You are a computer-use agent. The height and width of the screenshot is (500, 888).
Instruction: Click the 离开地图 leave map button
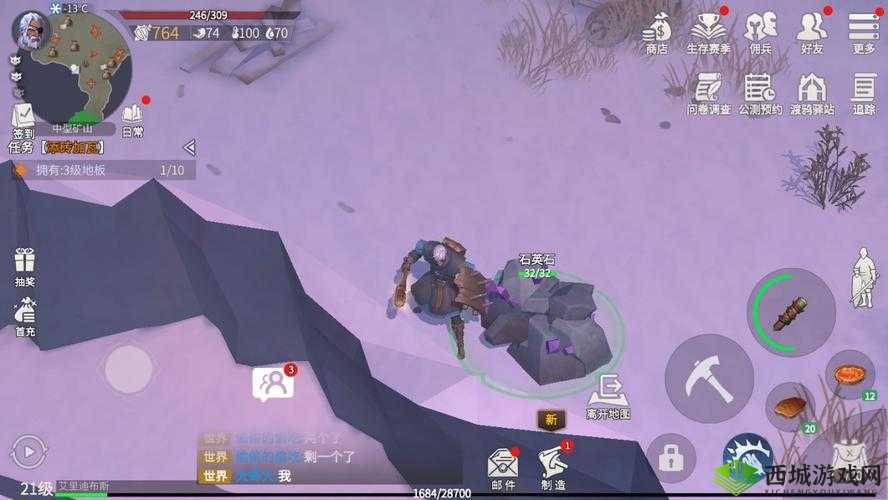608,394
